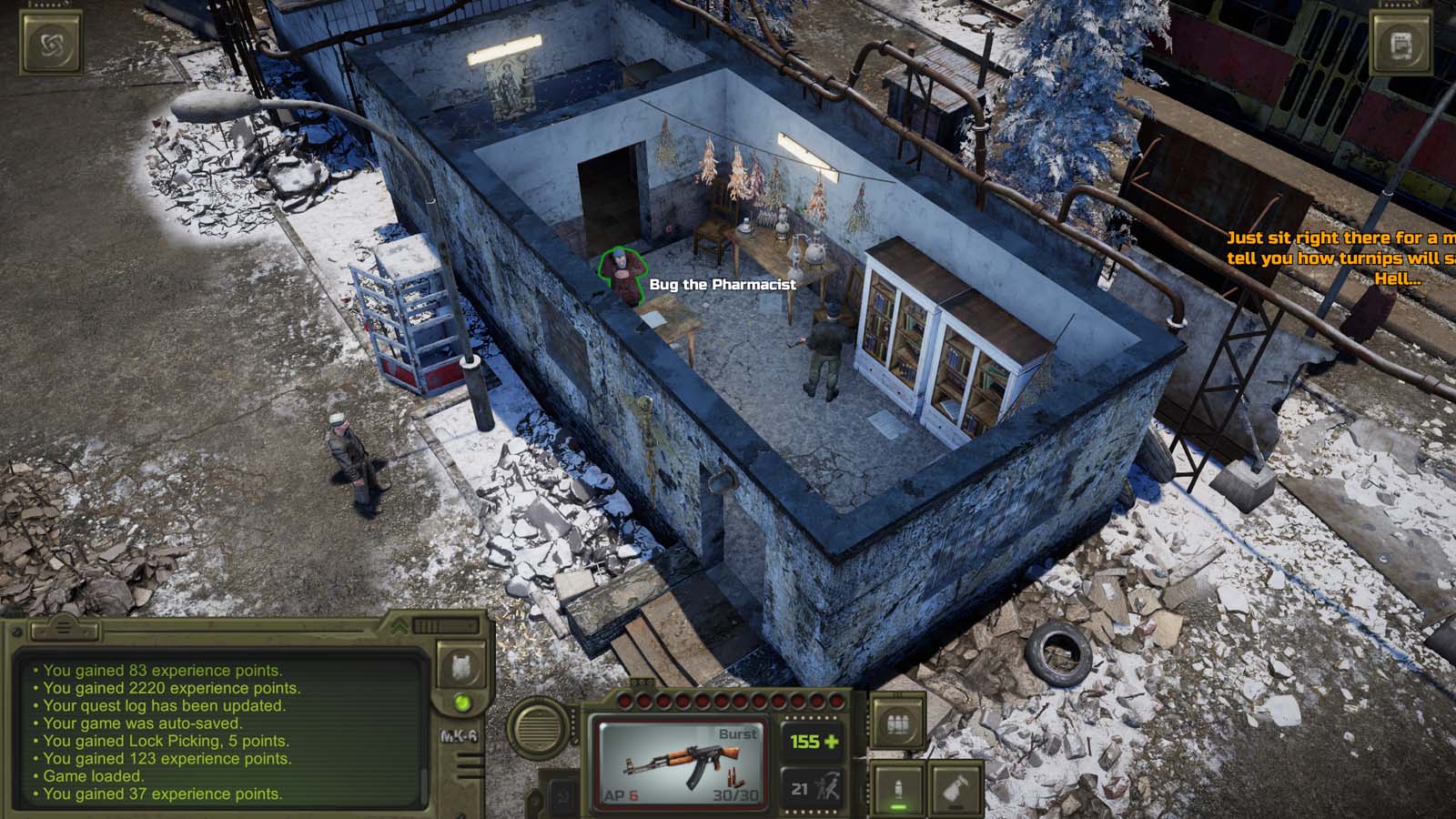Toggle the green indicator light under the vest icon
The height and width of the screenshot is (819, 1456).
click(x=461, y=703)
